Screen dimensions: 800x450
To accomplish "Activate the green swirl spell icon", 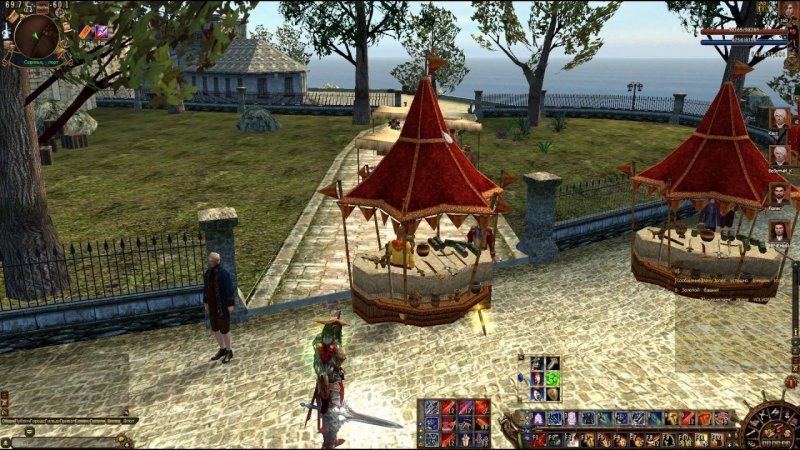I will coord(552,380).
